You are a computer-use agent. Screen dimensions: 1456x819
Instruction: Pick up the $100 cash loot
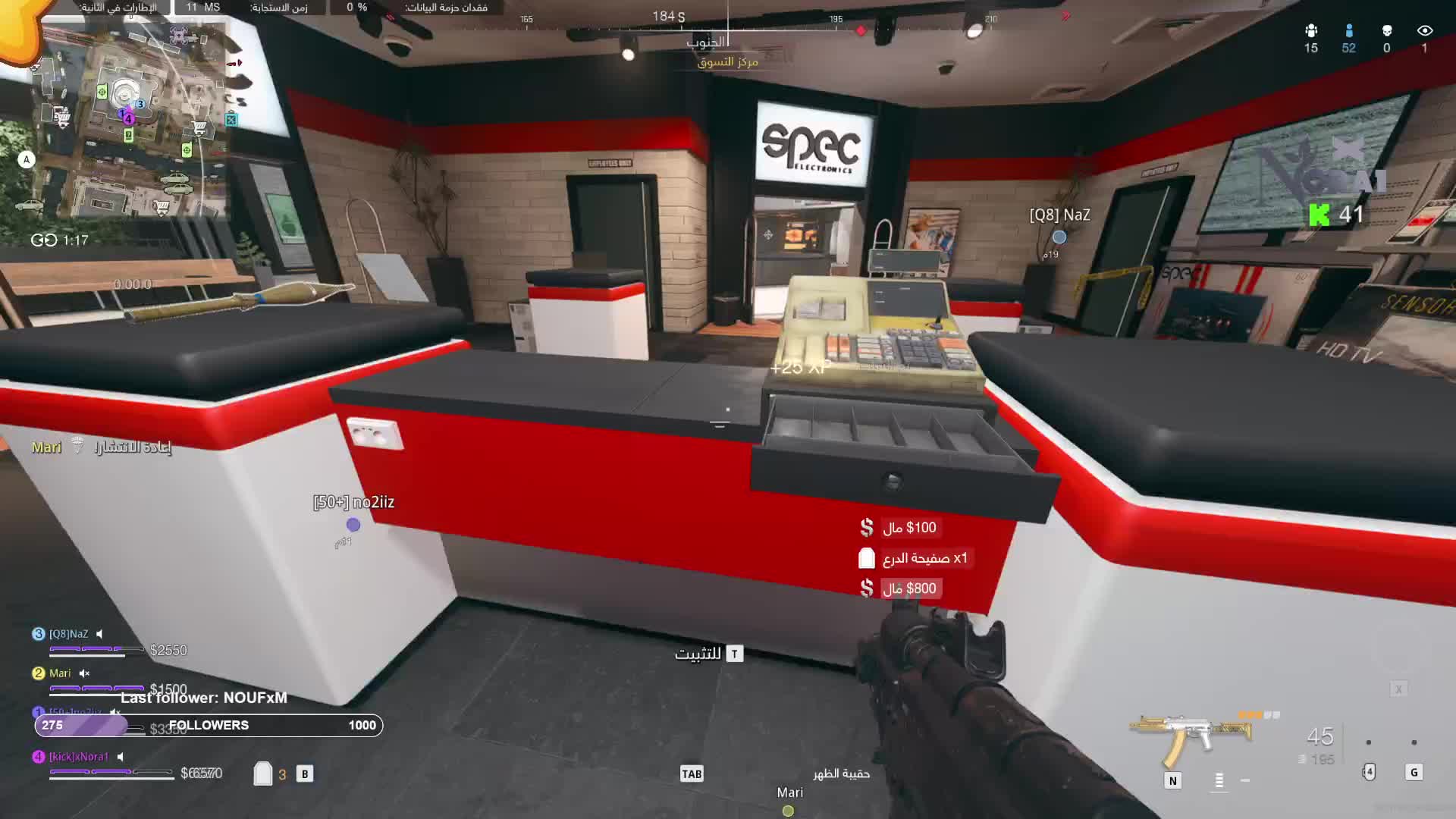click(x=901, y=528)
